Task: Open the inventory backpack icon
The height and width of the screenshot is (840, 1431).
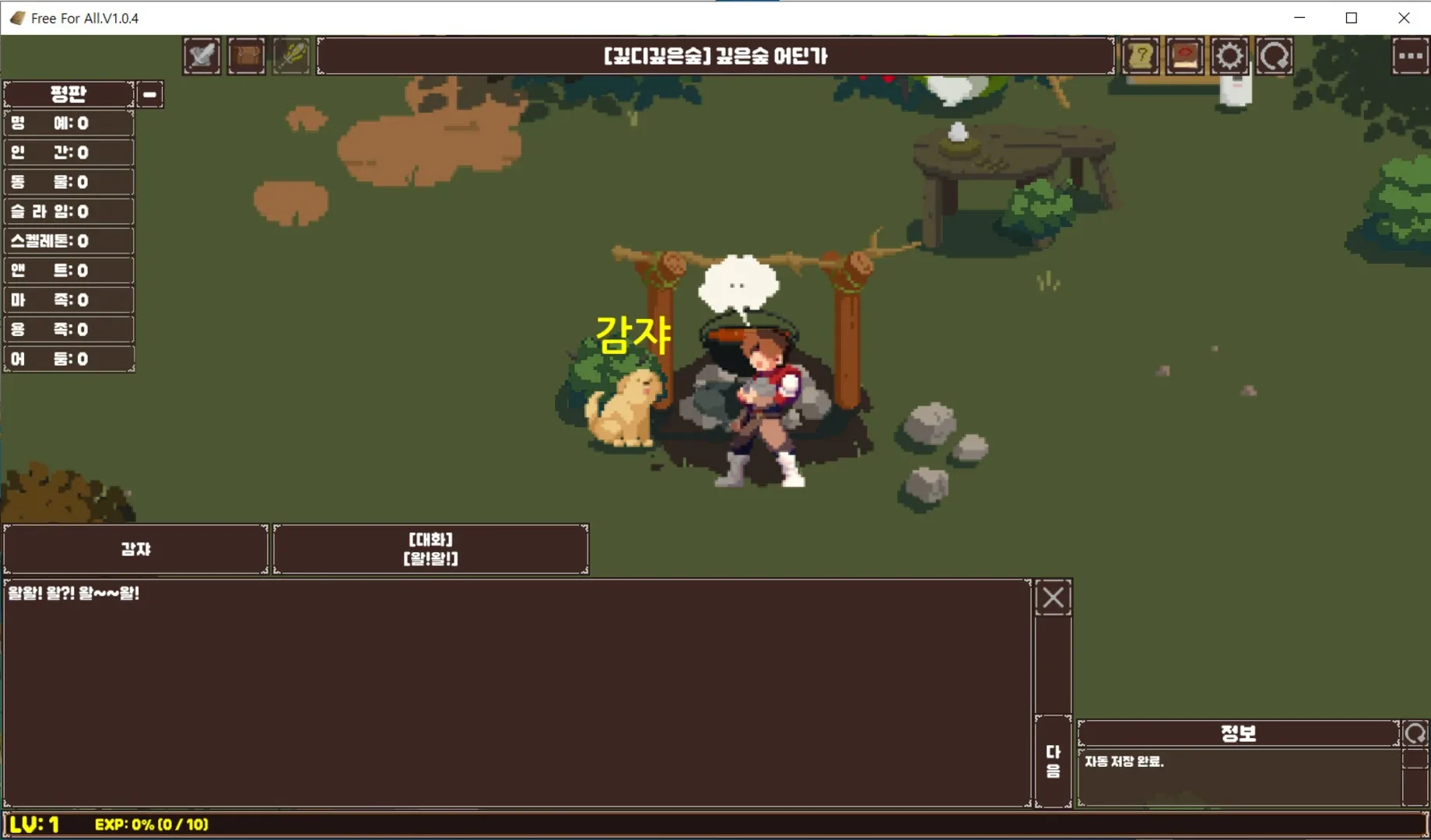Action: pos(247,55)
